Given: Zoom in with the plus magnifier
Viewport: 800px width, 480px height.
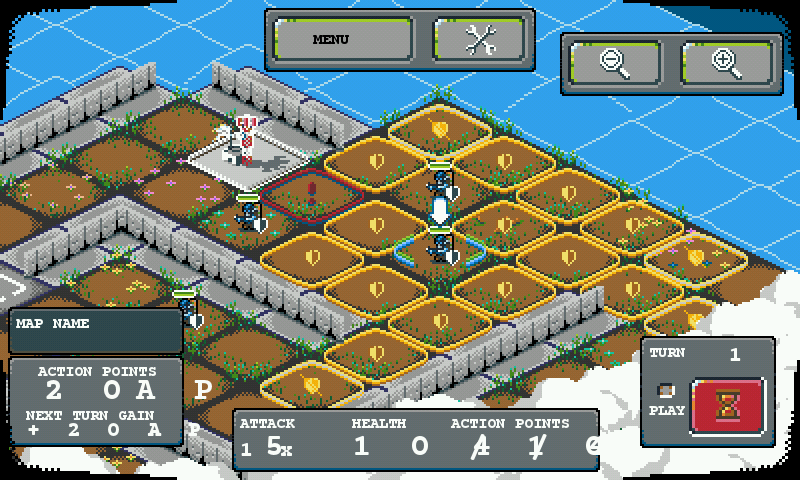Looking at the screenshot, I should (x=727, y=63).
